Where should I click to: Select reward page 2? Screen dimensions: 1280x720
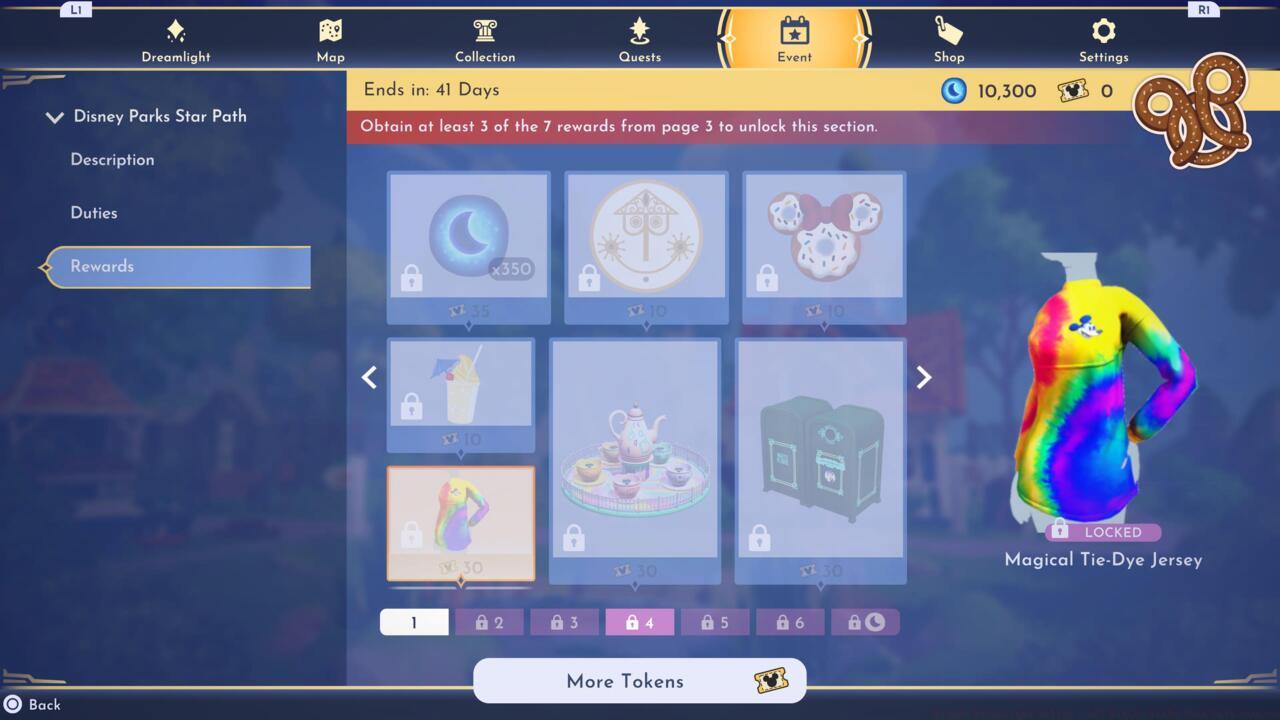click(x=489, y=622)
